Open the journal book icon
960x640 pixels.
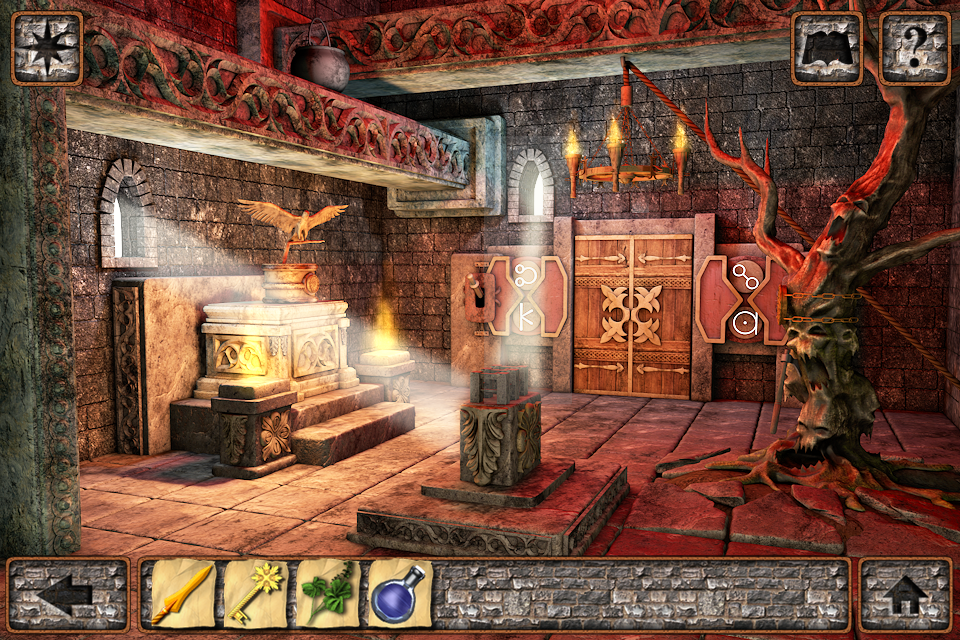tap(826, 48)
